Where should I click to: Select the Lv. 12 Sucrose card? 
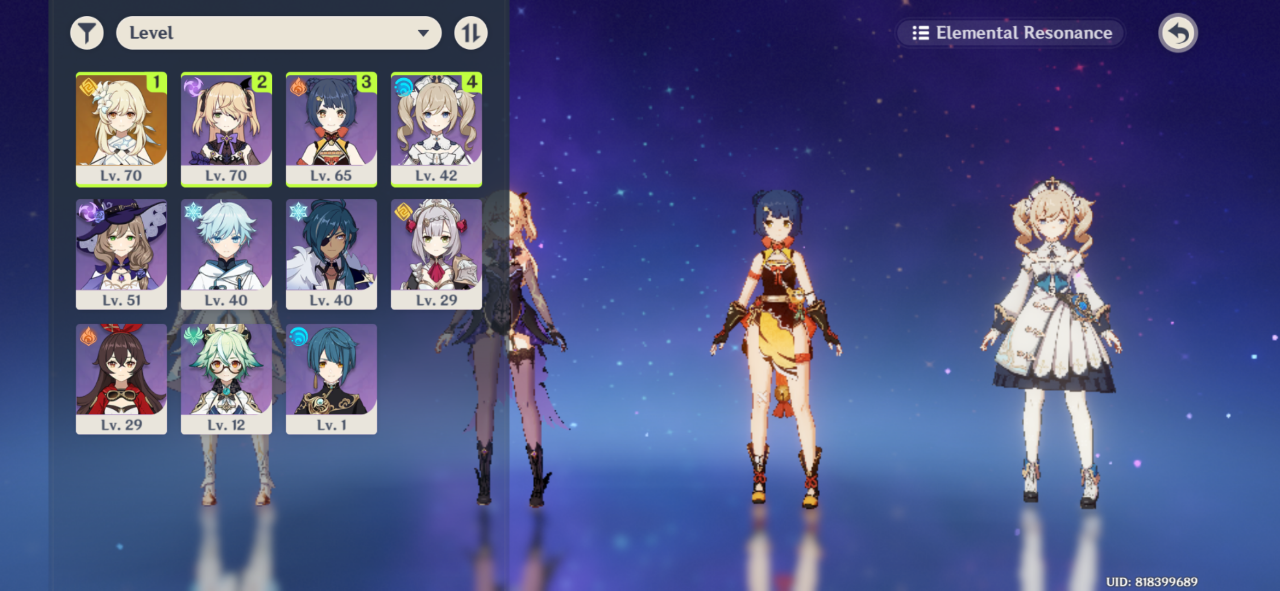click(x=226, y=378)
